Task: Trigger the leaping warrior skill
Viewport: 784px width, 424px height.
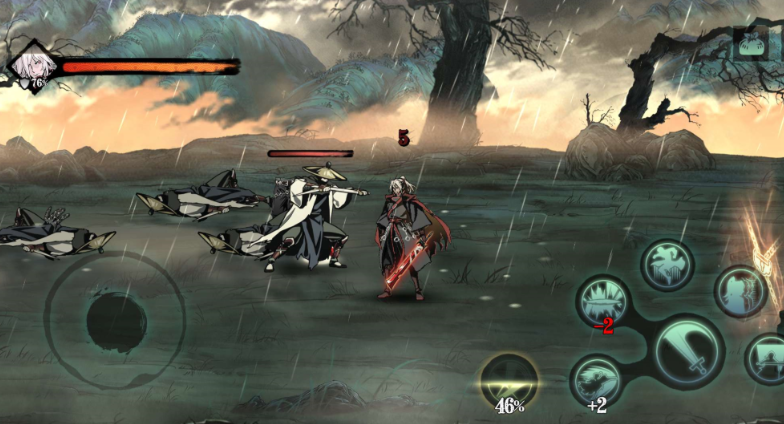Action: (x=667, y=264)
